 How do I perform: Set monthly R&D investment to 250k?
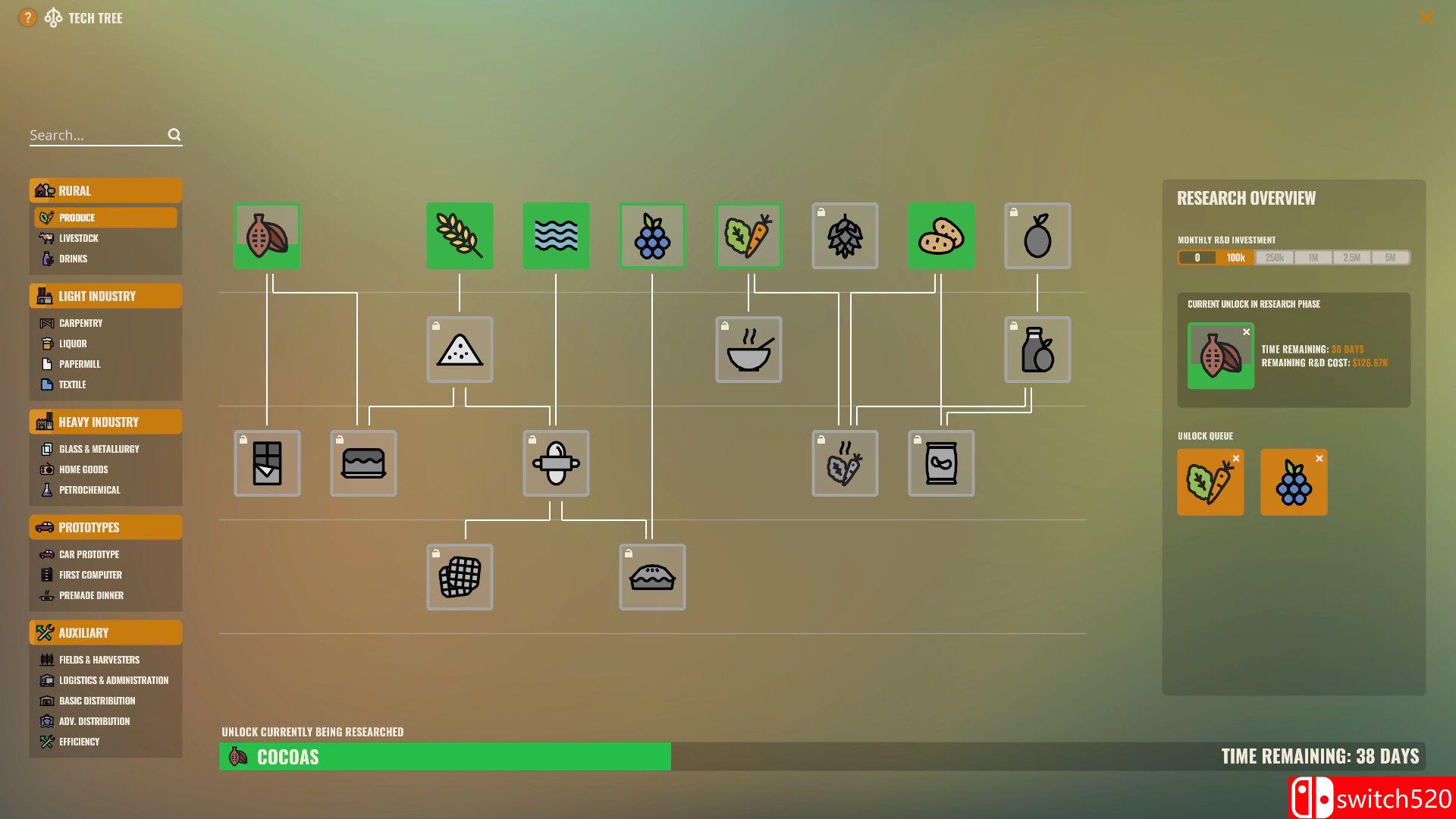1274,258
